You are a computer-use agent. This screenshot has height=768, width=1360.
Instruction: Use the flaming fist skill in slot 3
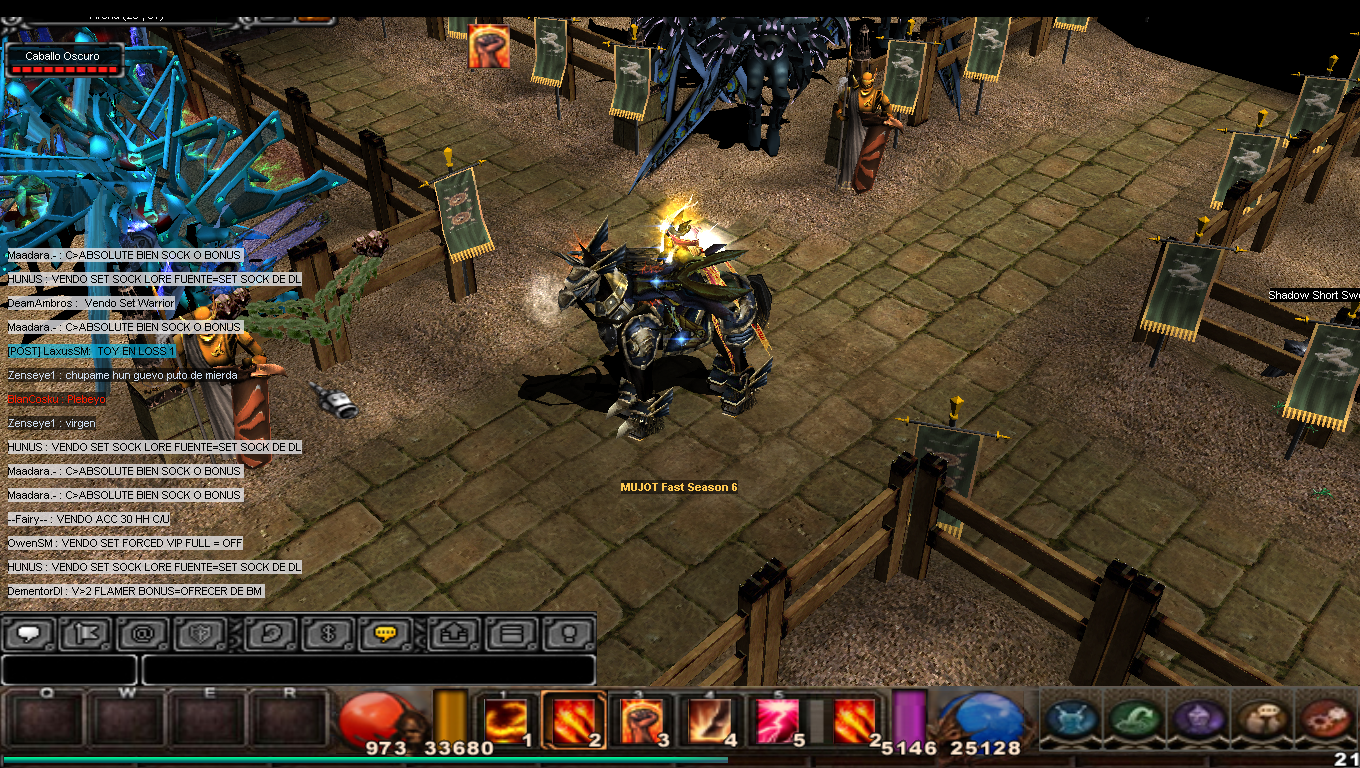click(641, 720)
